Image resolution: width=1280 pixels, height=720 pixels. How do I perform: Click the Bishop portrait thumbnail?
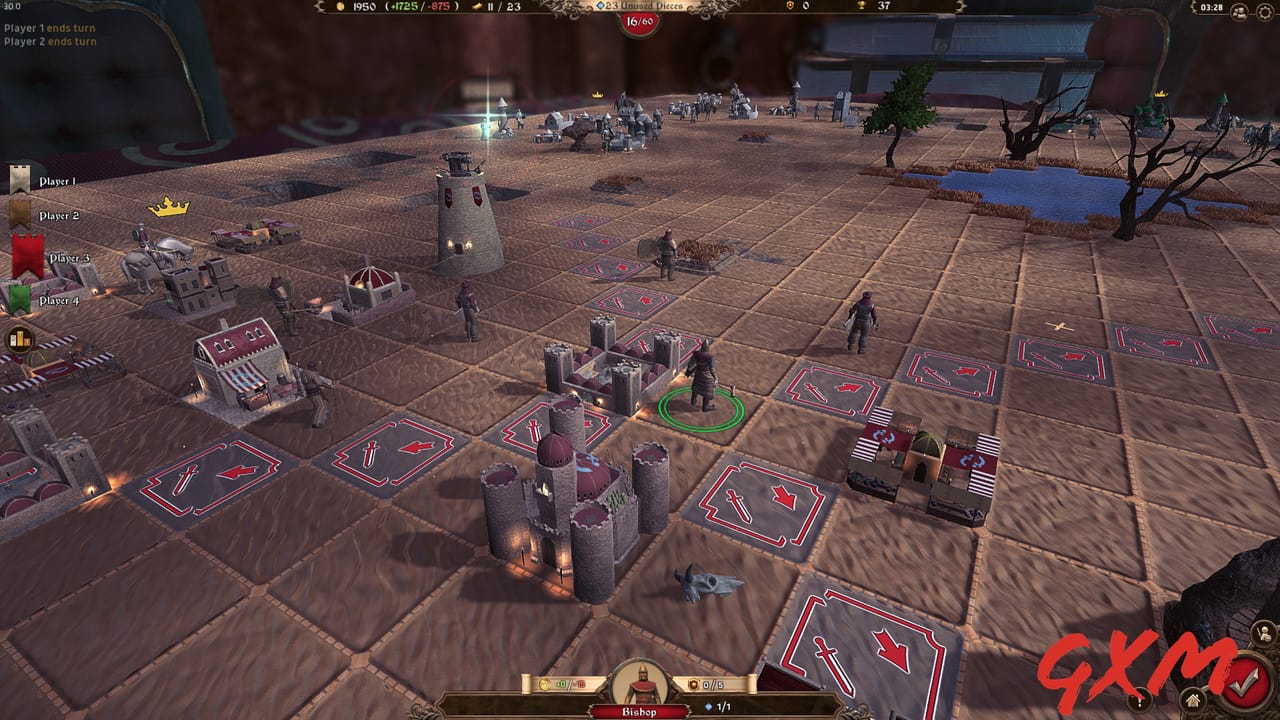click(x=641, y=684)
